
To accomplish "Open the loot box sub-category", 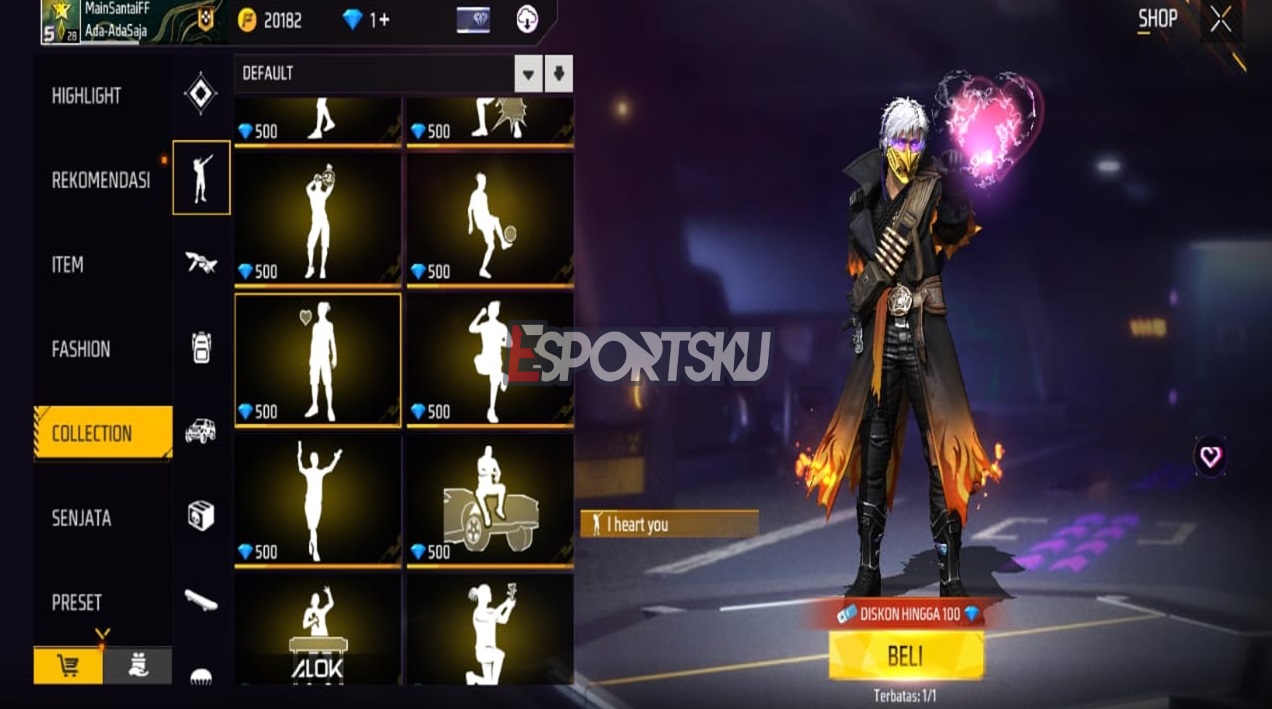I will click(201, 516).
